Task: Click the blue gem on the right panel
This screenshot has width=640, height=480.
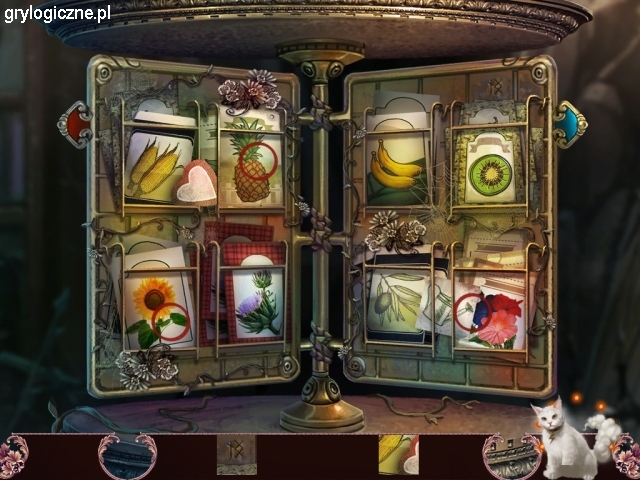Action: point(570,123)
